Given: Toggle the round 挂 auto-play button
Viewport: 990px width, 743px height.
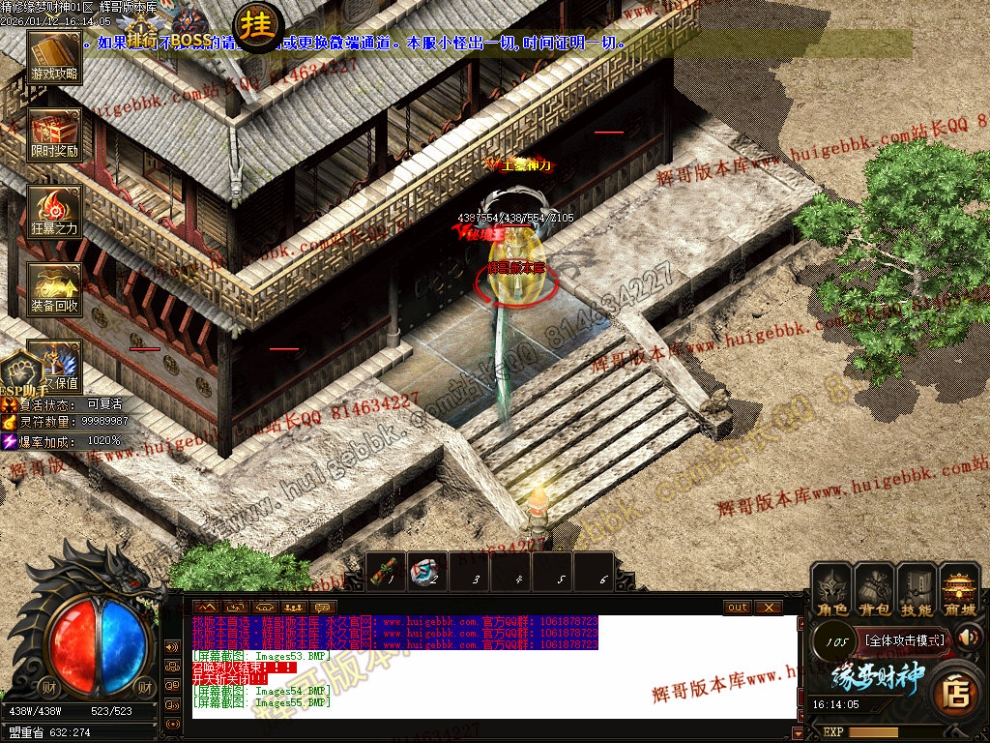Looking at the screenshot, I should click(256, 27).
